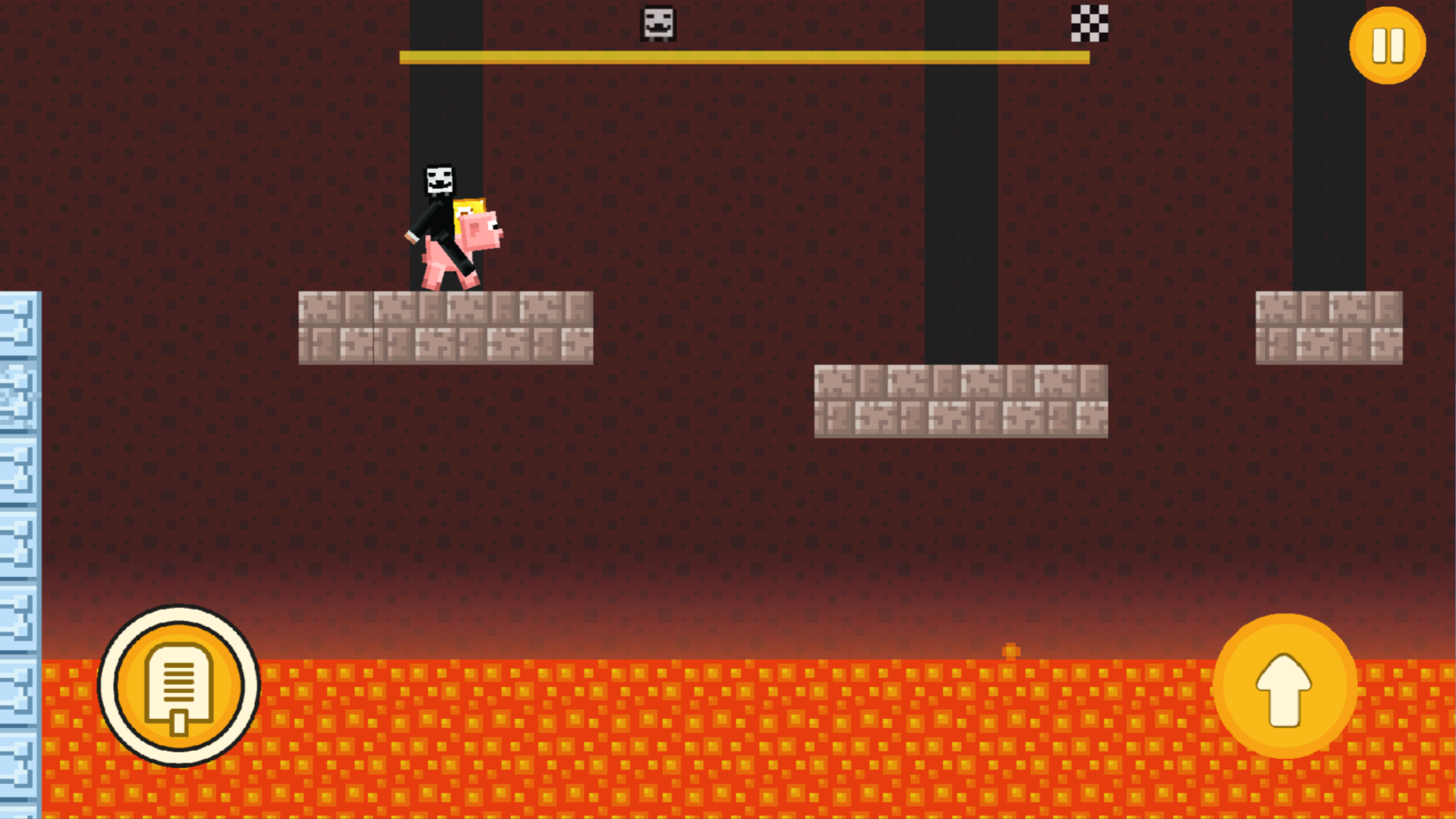
Task: Tap the up arrow inside the jump button
Action: tap(1283, 686)
